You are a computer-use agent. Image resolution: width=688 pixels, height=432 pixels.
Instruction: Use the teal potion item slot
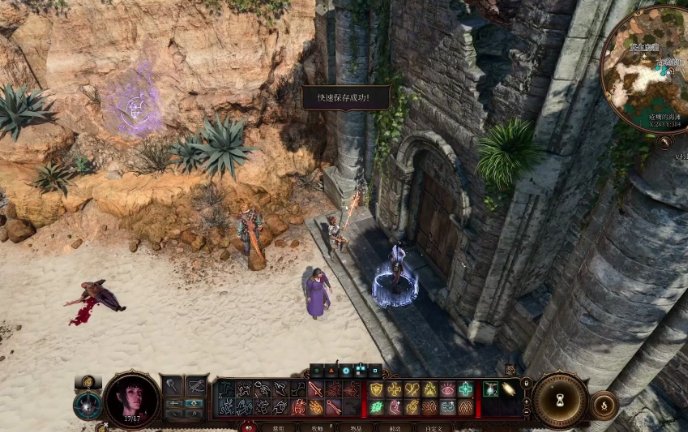pos(491,389)
